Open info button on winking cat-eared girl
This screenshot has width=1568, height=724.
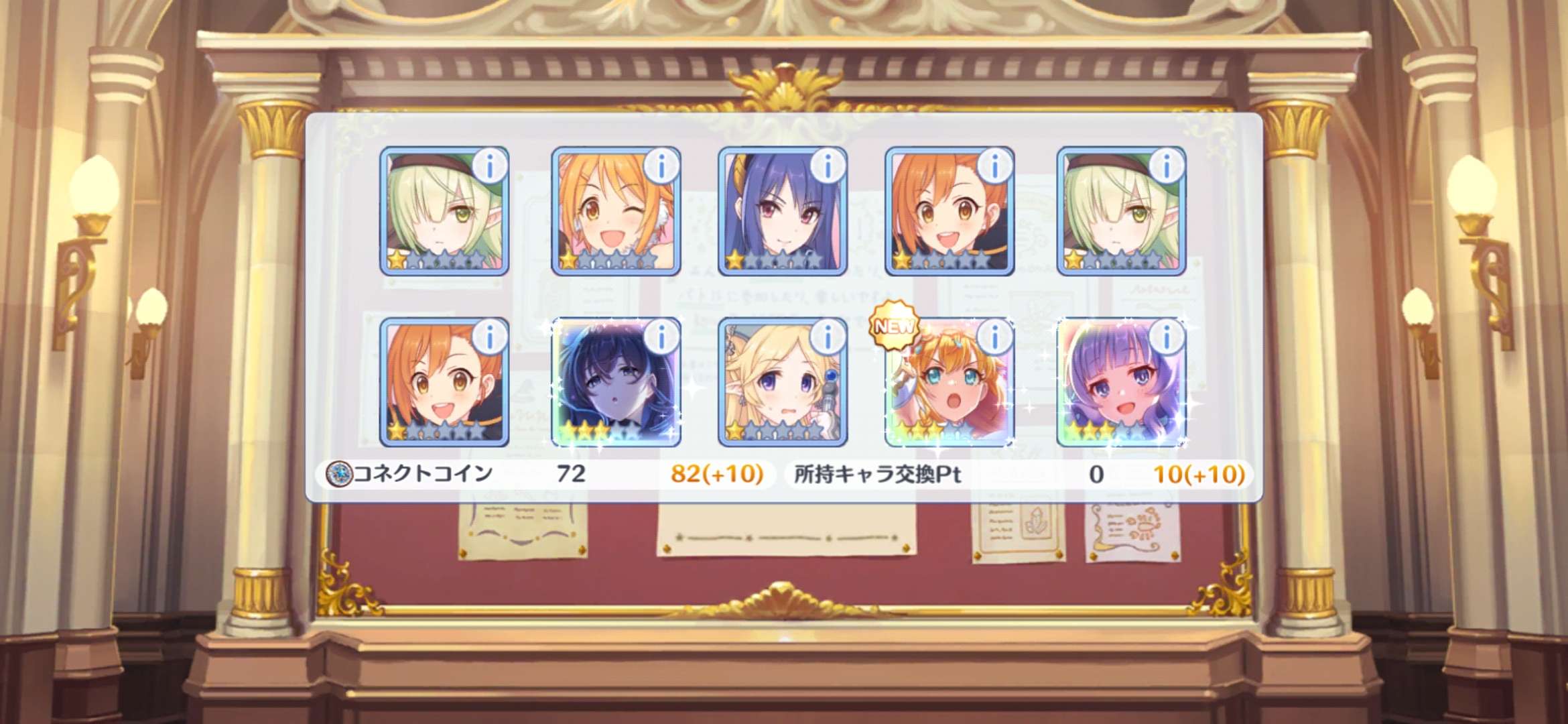point(661,166)
